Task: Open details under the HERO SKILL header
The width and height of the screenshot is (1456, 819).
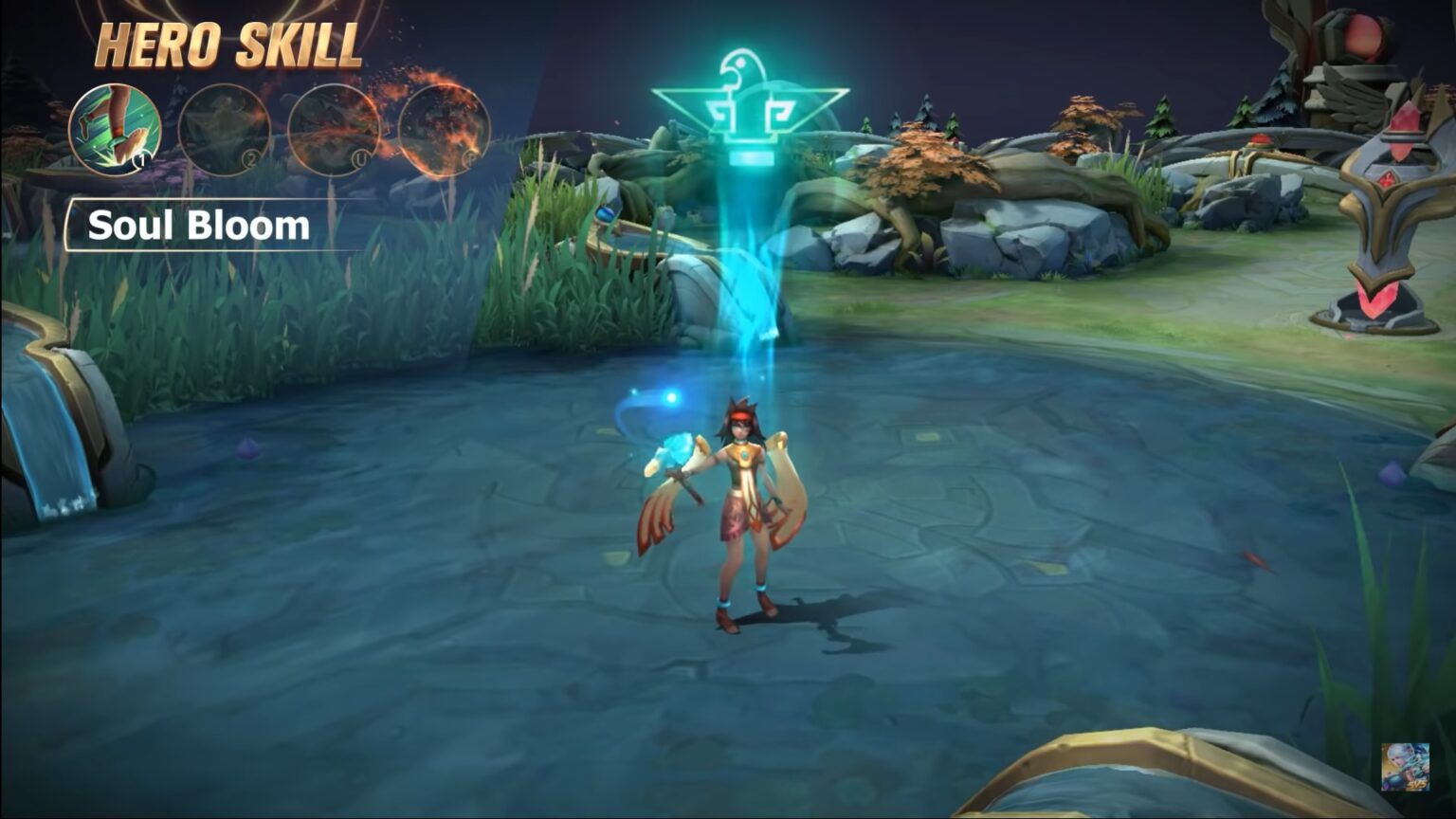Action: (x=225, y=43)
